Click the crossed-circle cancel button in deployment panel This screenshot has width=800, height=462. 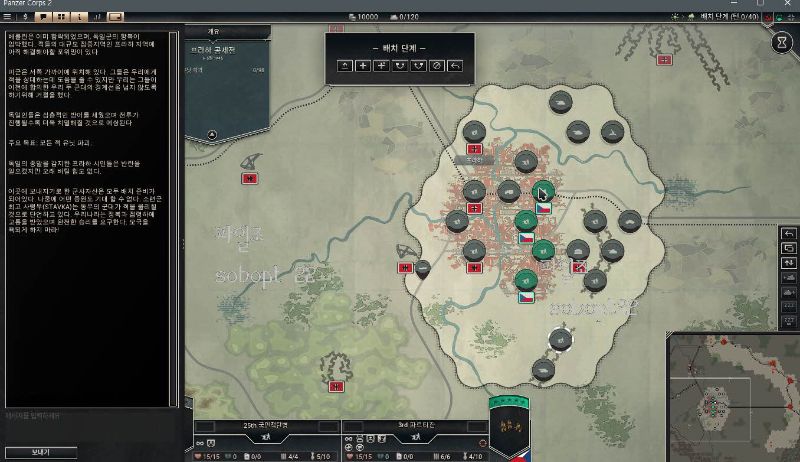(436, 65)
